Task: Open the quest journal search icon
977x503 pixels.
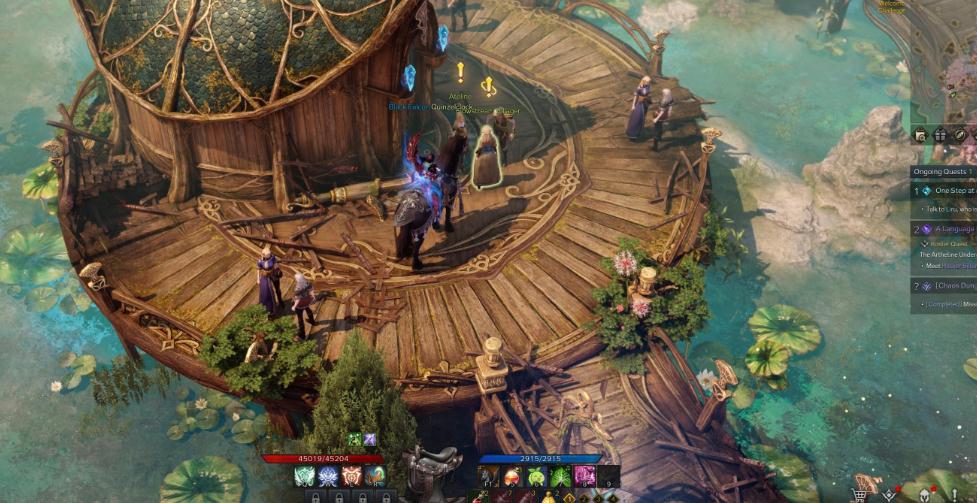Action: tap(920, 135)
